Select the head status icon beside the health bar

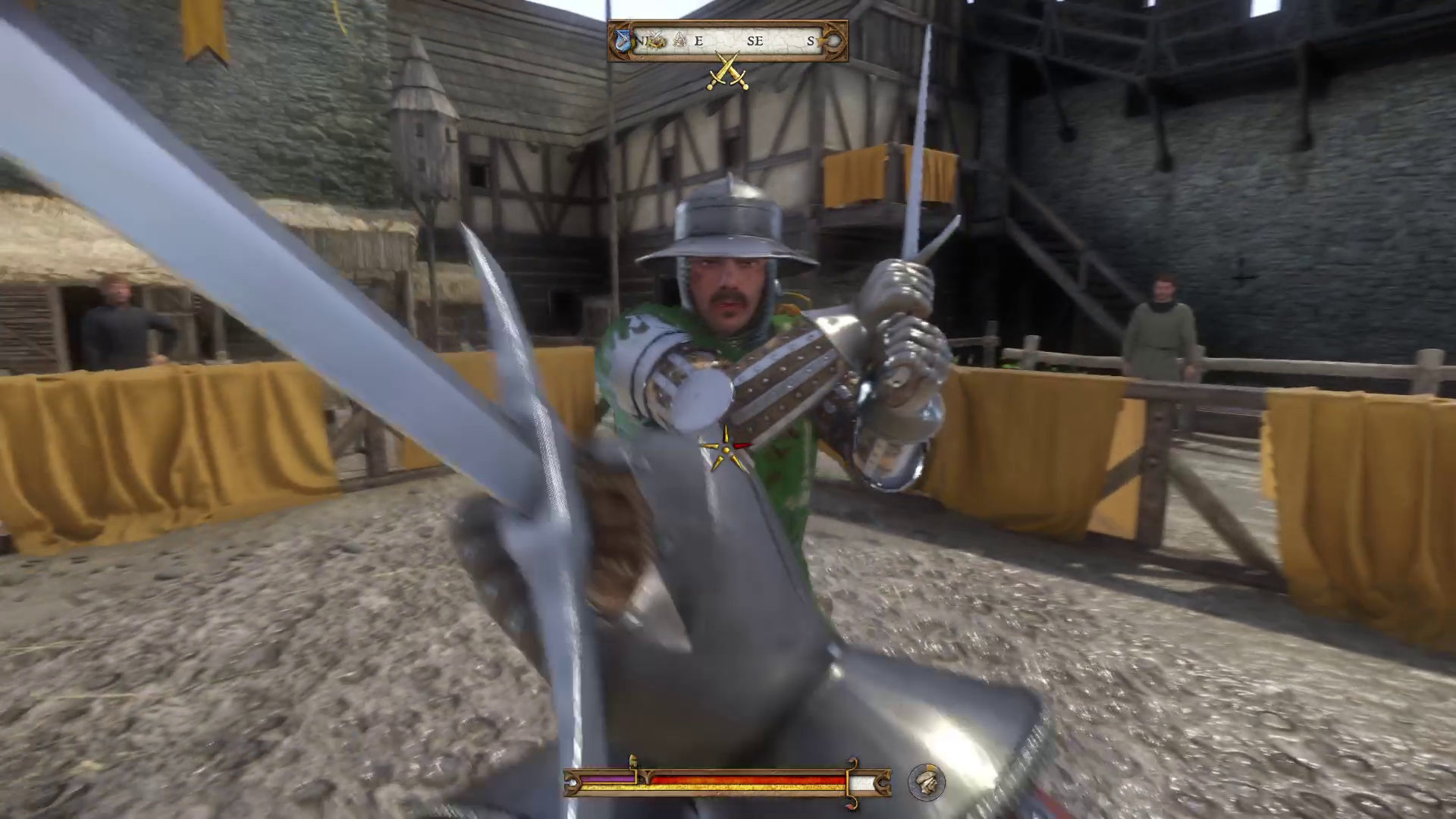(926, 783)
